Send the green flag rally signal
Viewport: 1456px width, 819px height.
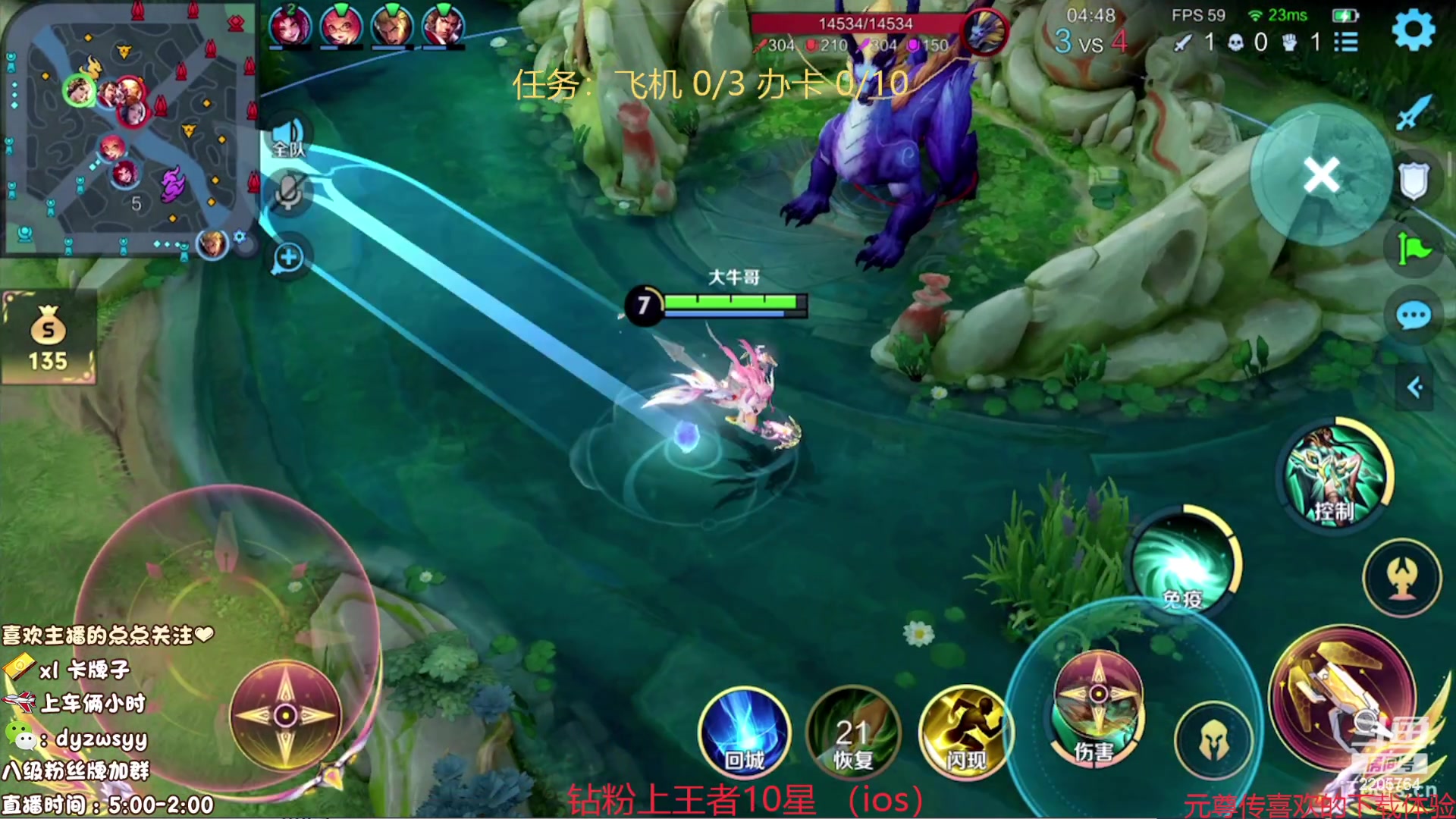tap(1414, 248)
